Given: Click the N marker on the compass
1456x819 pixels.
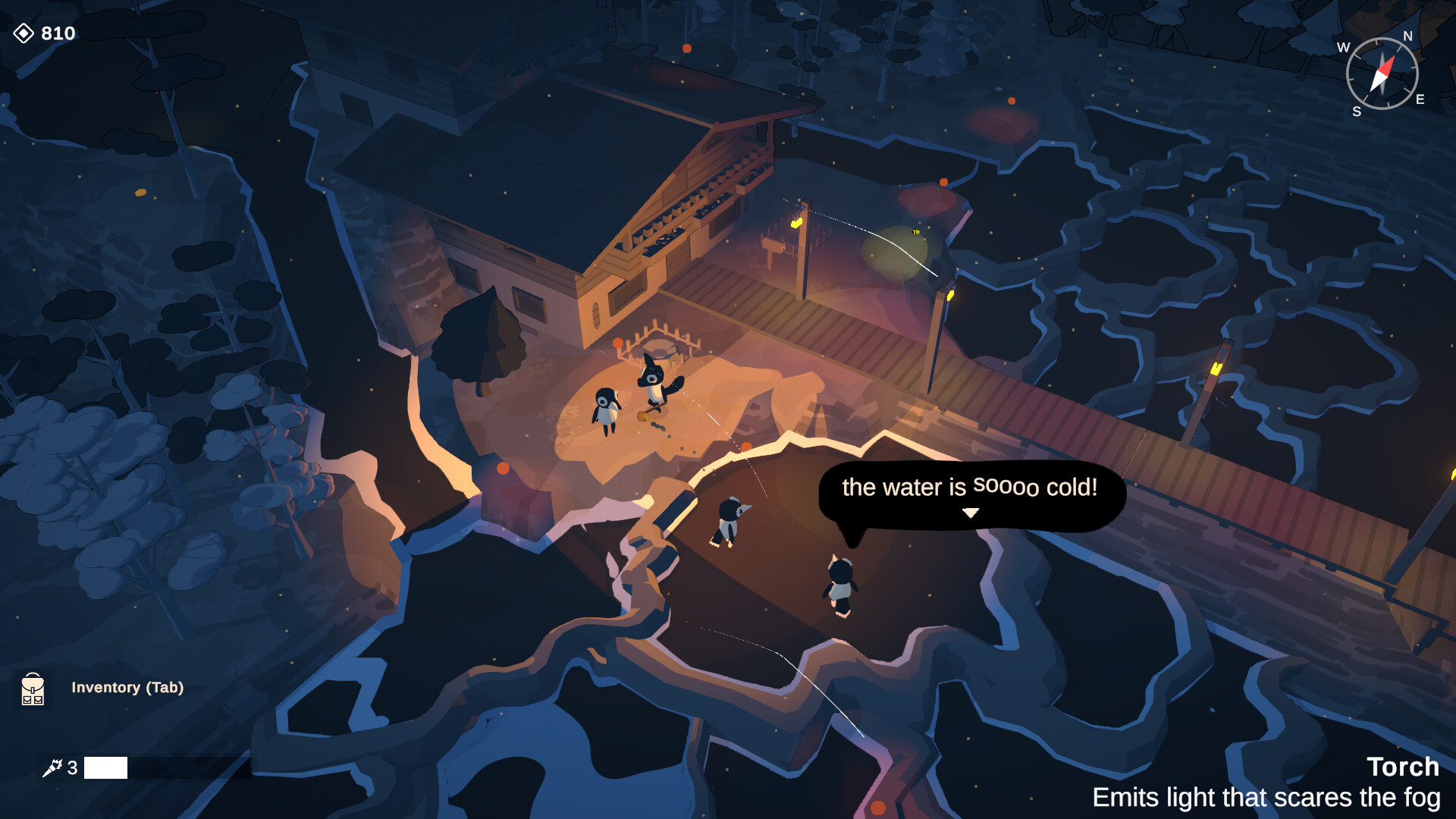Looking at the screenshot, I should 1407,35.
